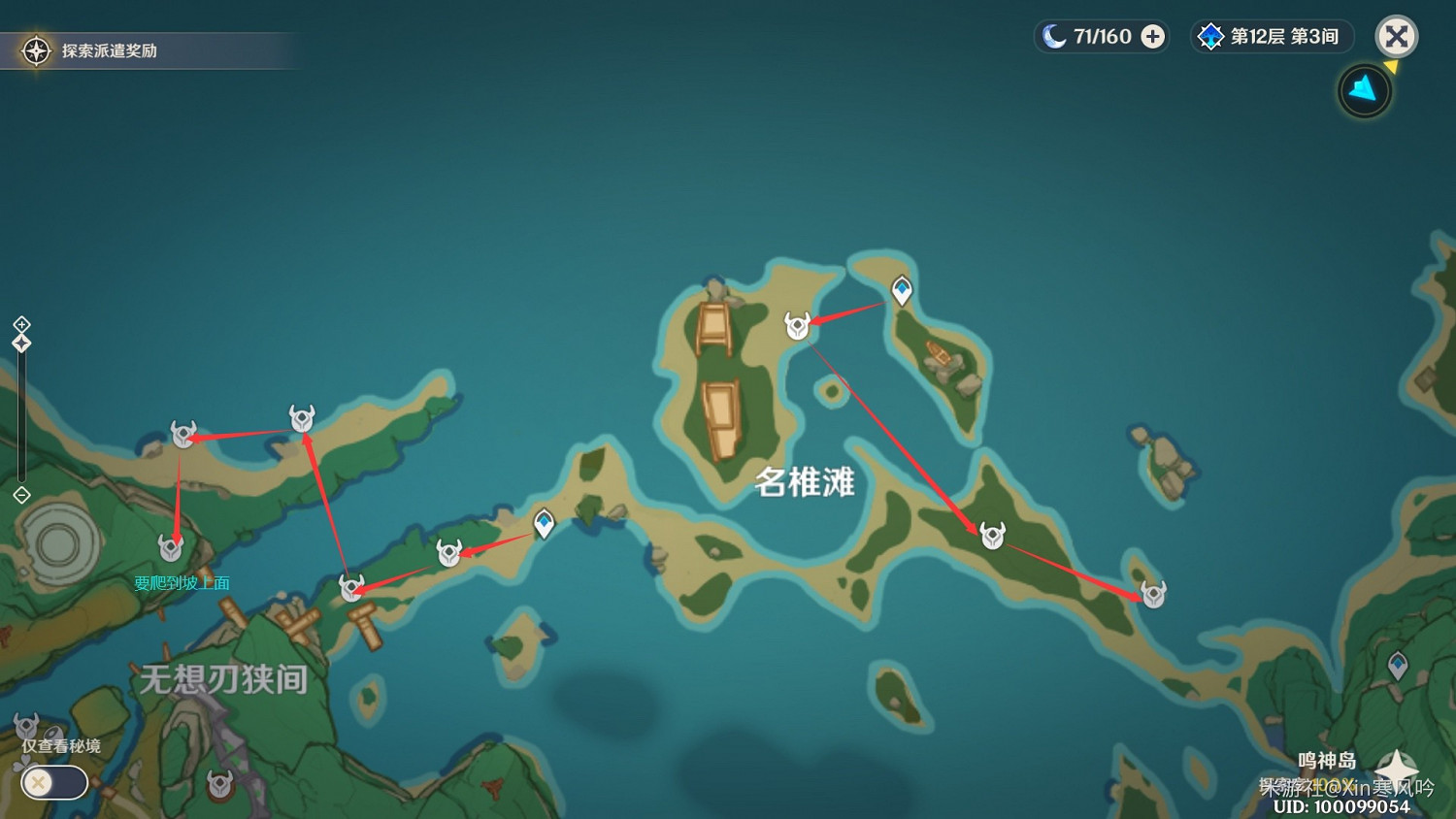Click the blue Abyss star icon in the top bar

(1209, 36)
